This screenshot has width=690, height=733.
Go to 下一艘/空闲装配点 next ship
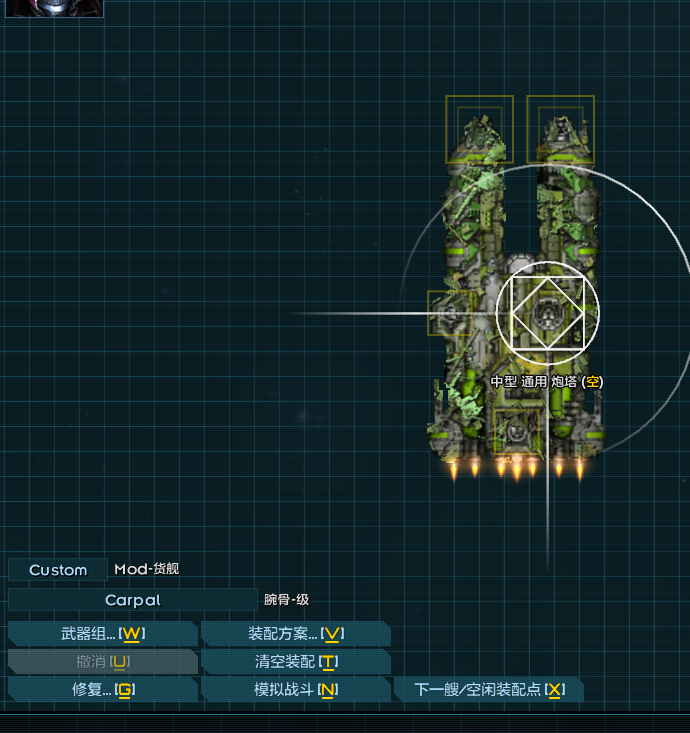coord(489,690)
